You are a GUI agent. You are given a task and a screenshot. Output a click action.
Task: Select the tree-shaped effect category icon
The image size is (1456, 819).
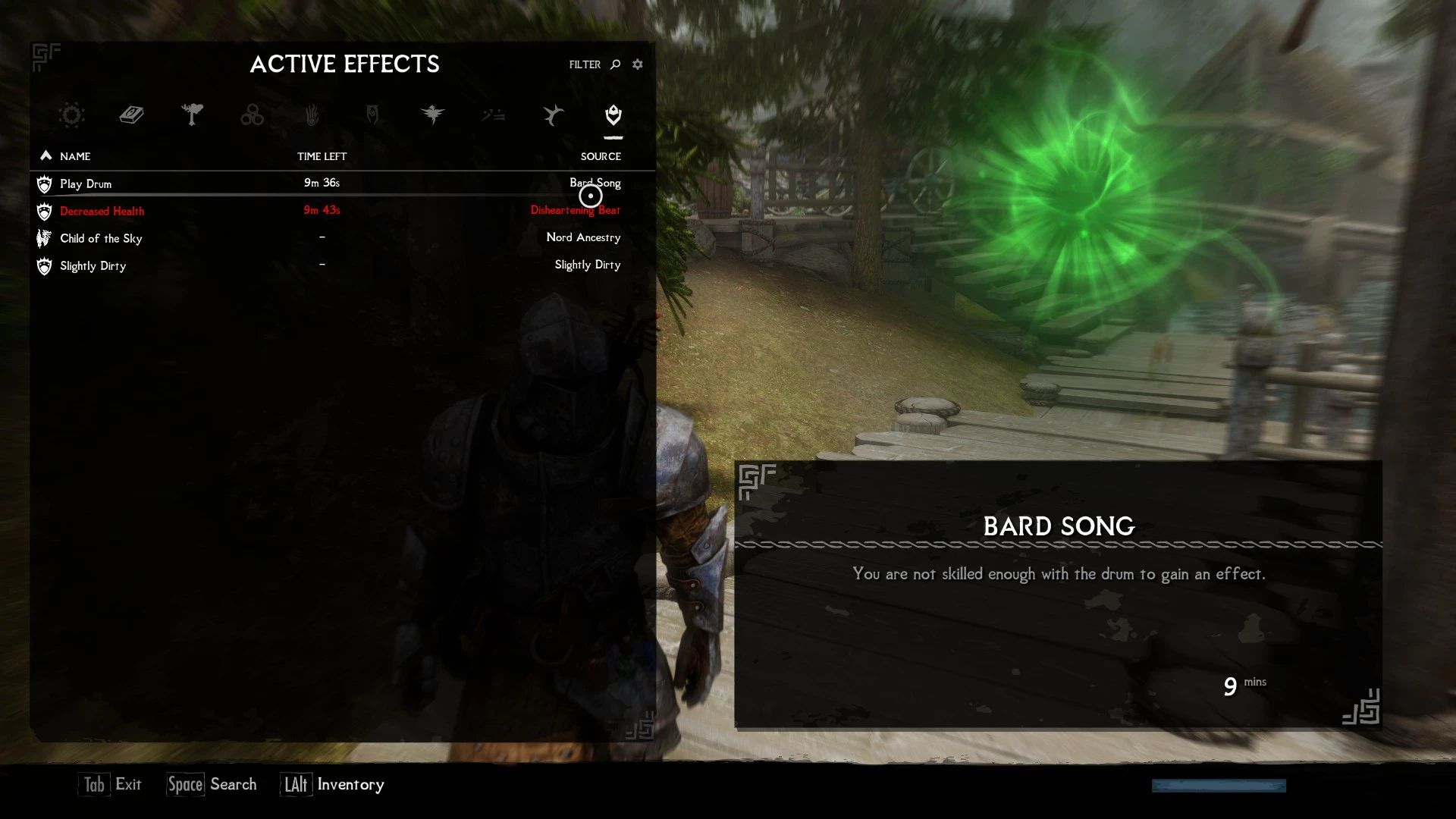click(193, 115)
